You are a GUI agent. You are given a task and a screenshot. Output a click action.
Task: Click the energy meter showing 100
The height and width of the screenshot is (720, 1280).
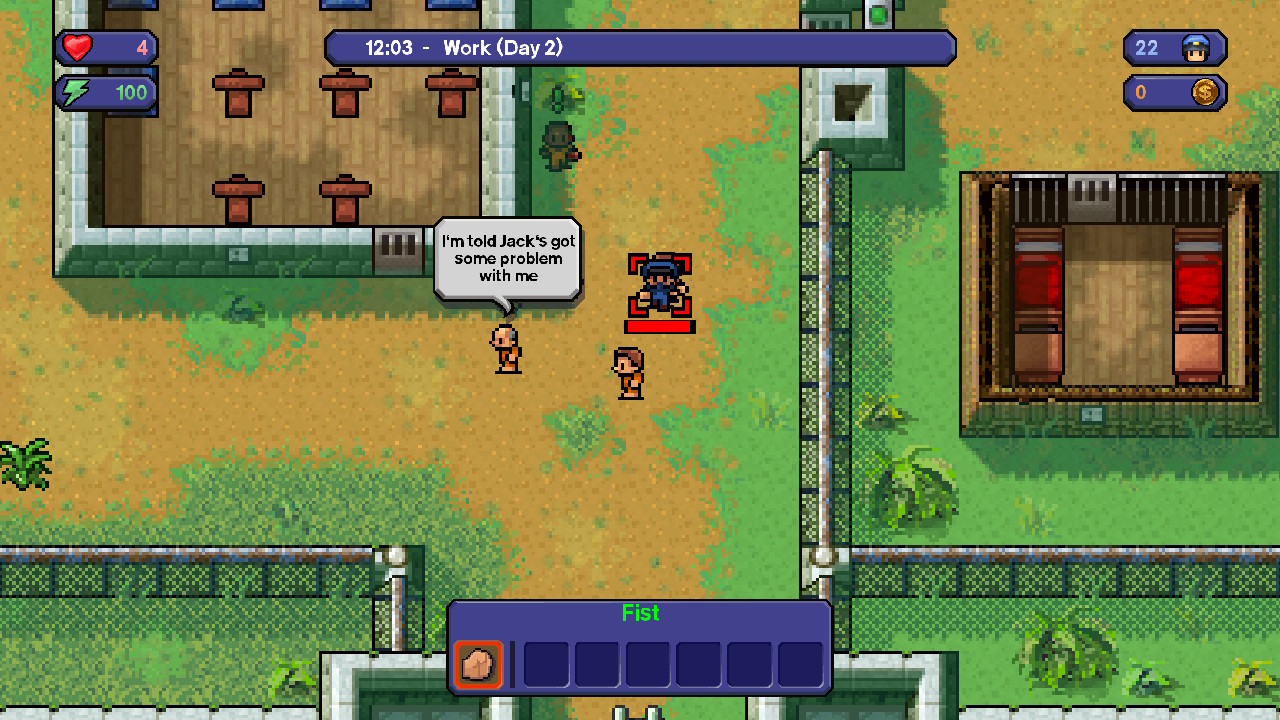[x=131, y=92]
